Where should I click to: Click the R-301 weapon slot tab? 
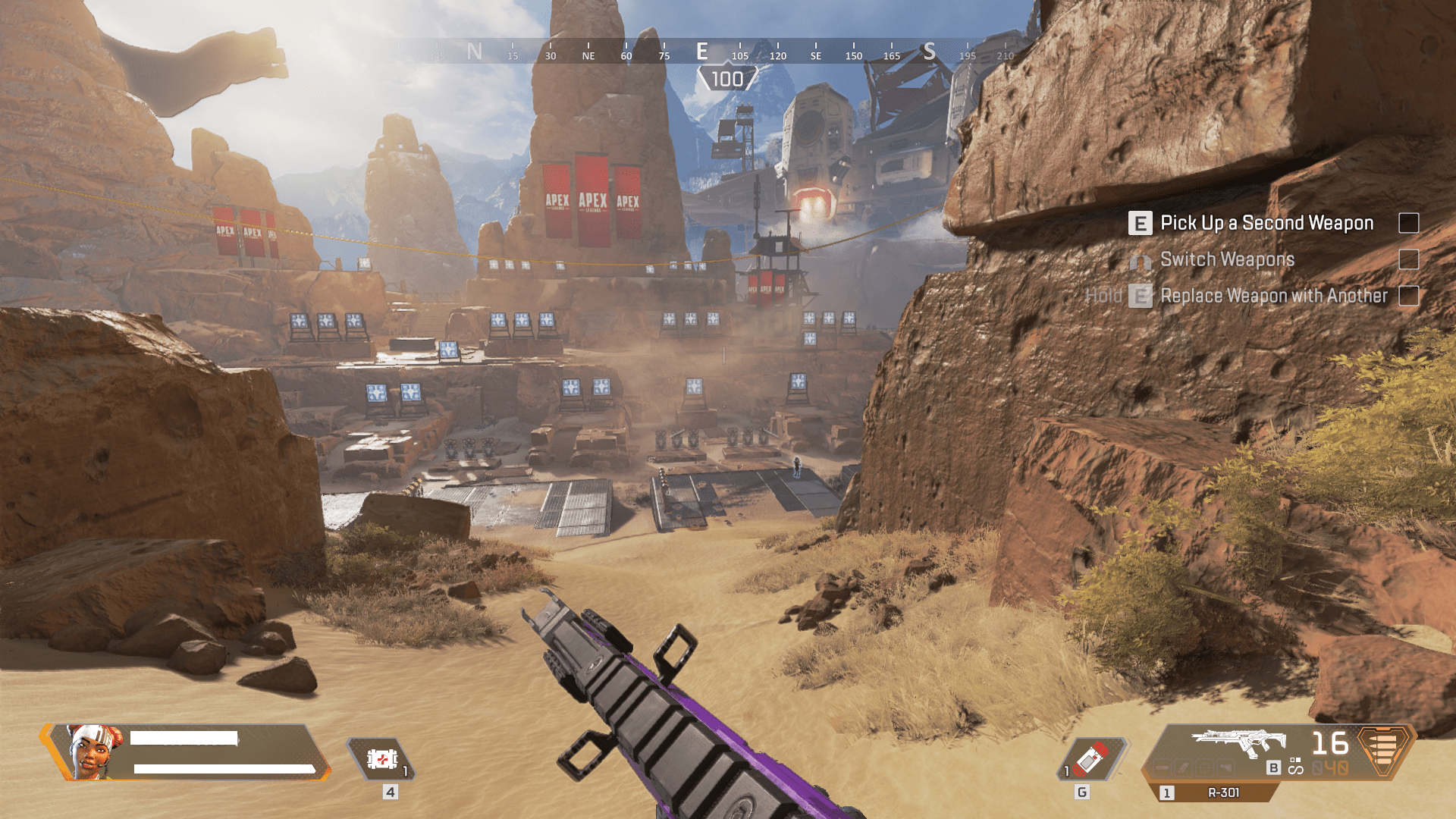click(x=1222, y=792)
